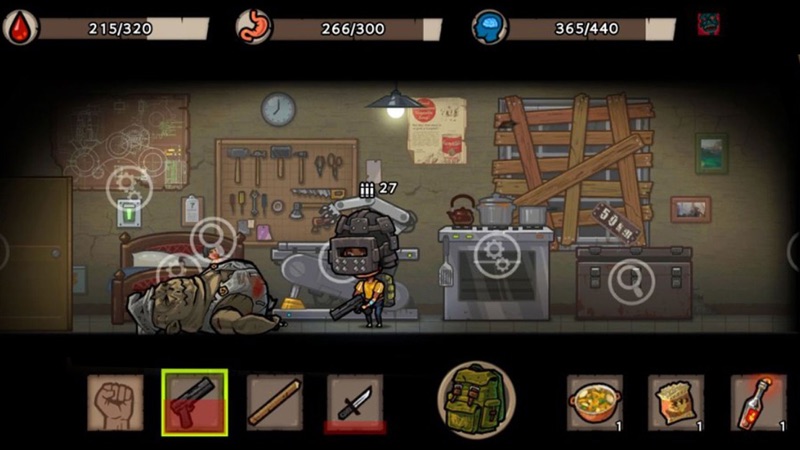The height and width of the screenshot is (450, 800).
Task: Choose the wooden stick weapon slot
Action: 275,402
